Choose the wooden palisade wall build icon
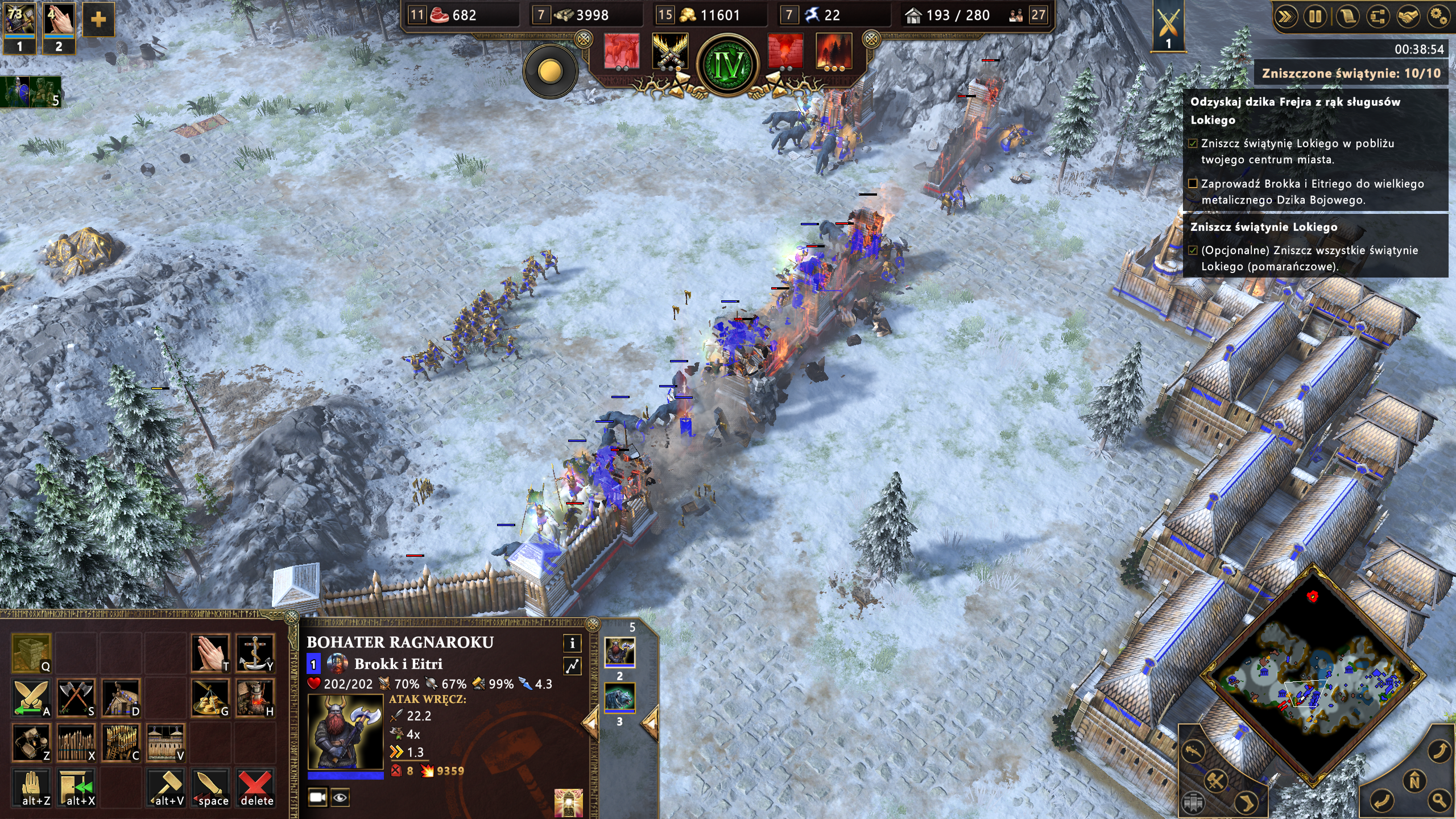 click(x=76, y=742)
